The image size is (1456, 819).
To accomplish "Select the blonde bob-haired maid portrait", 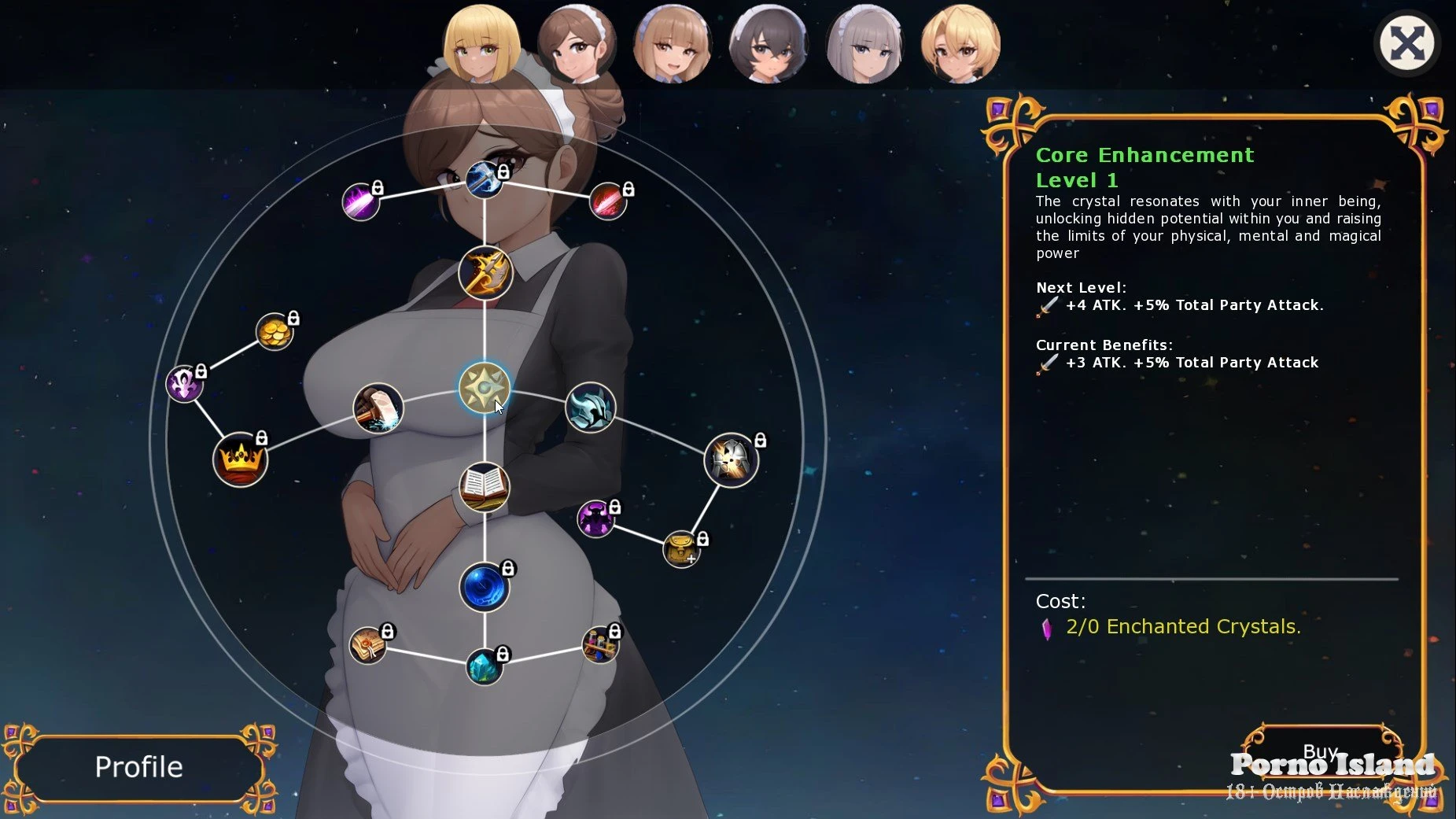I will pos(481,44).
